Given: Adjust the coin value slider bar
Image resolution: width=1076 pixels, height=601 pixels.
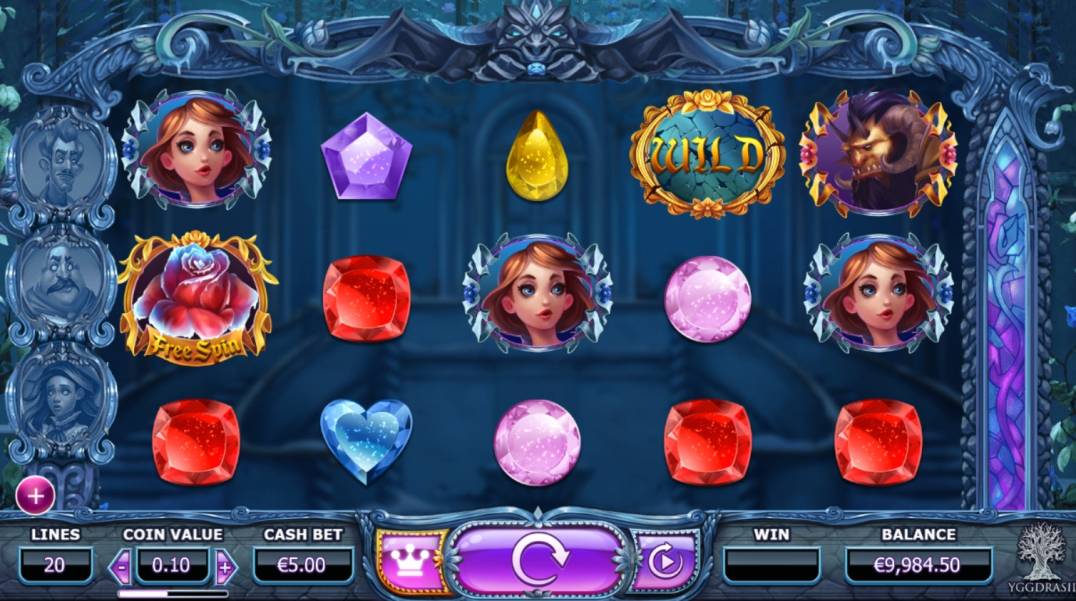Looking at the screenshot, I should [170, 592].
